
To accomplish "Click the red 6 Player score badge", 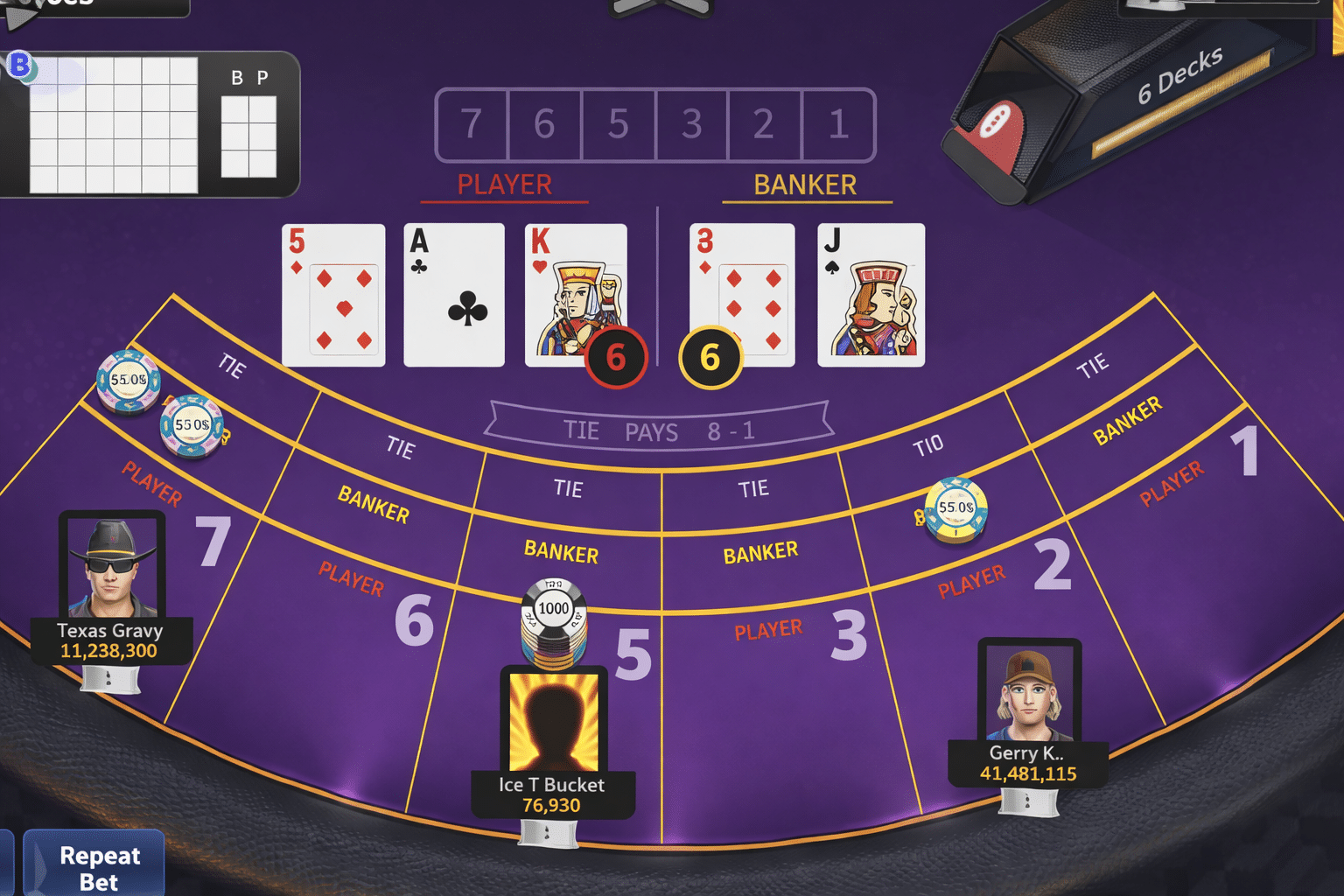I will click(x=618, y=356).
